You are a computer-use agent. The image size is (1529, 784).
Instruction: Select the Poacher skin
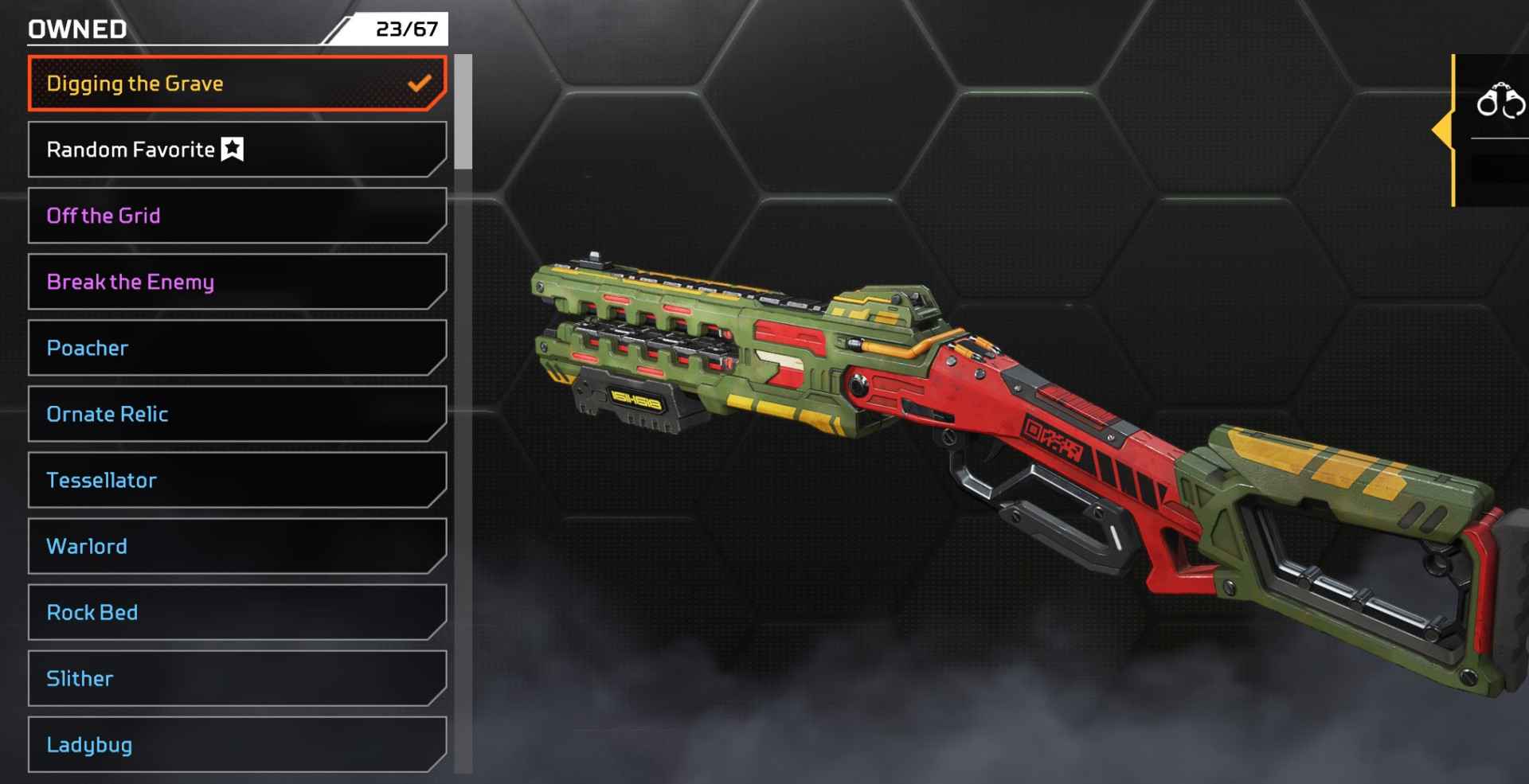237,348
